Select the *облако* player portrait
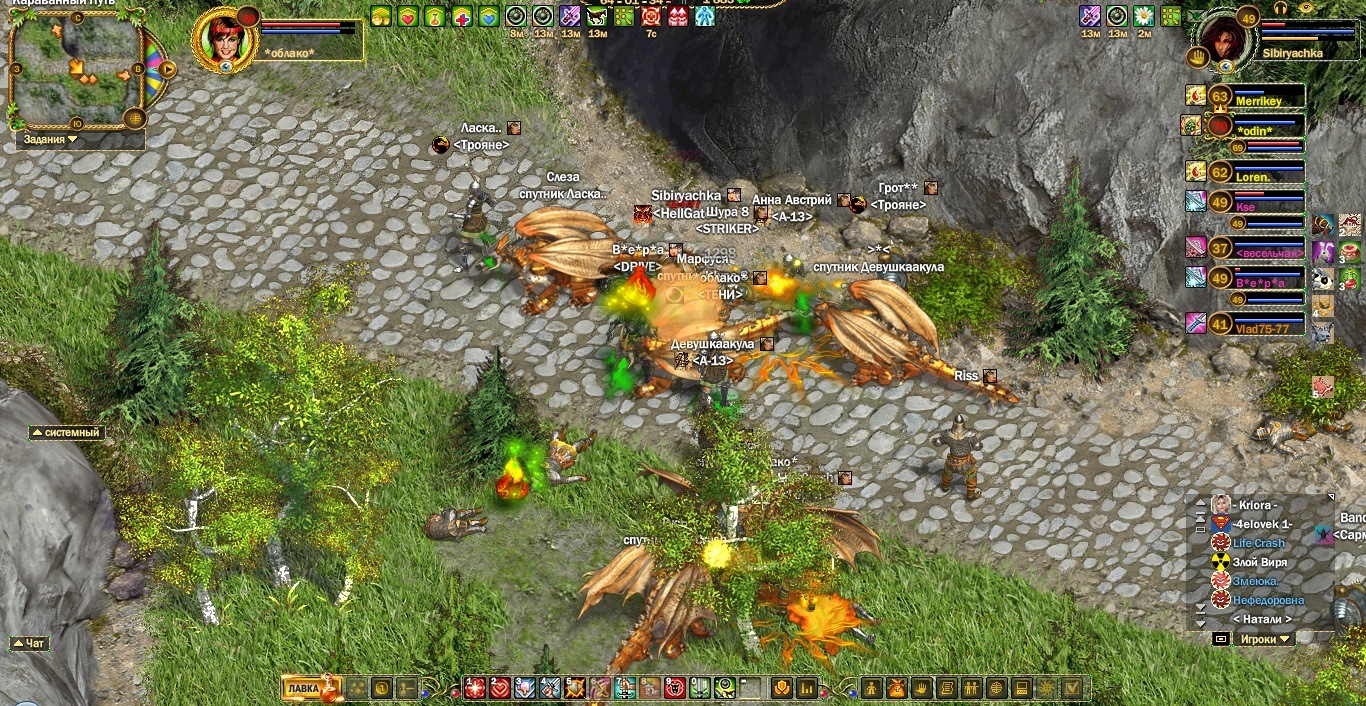The image size is (1366, 706). (x=221, y=38)
